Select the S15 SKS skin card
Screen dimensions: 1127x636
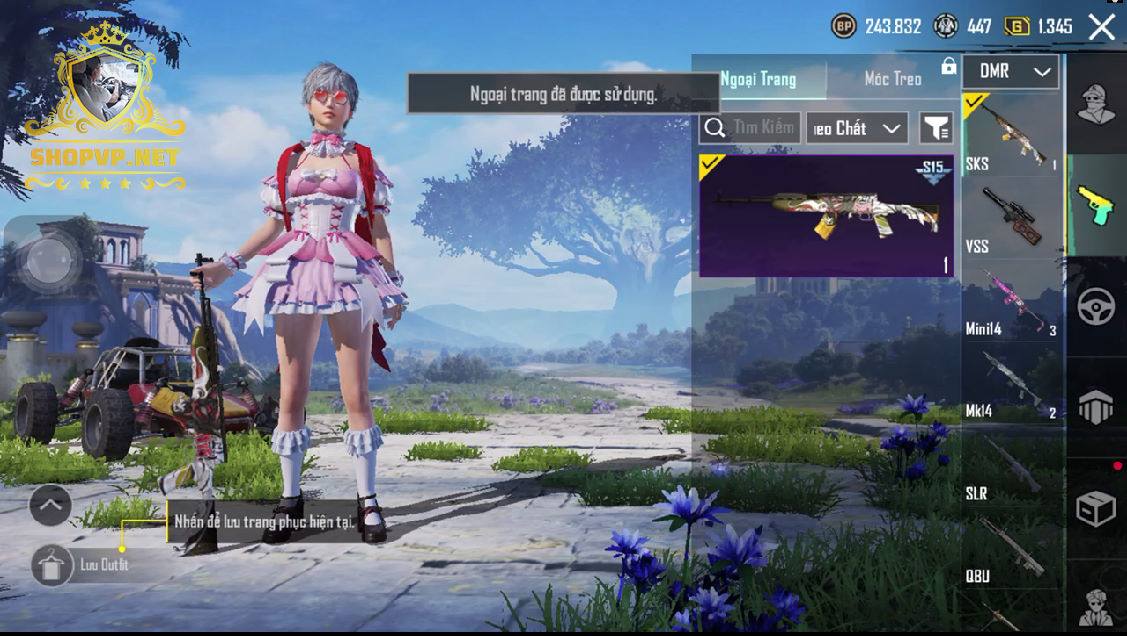(826, 215)
